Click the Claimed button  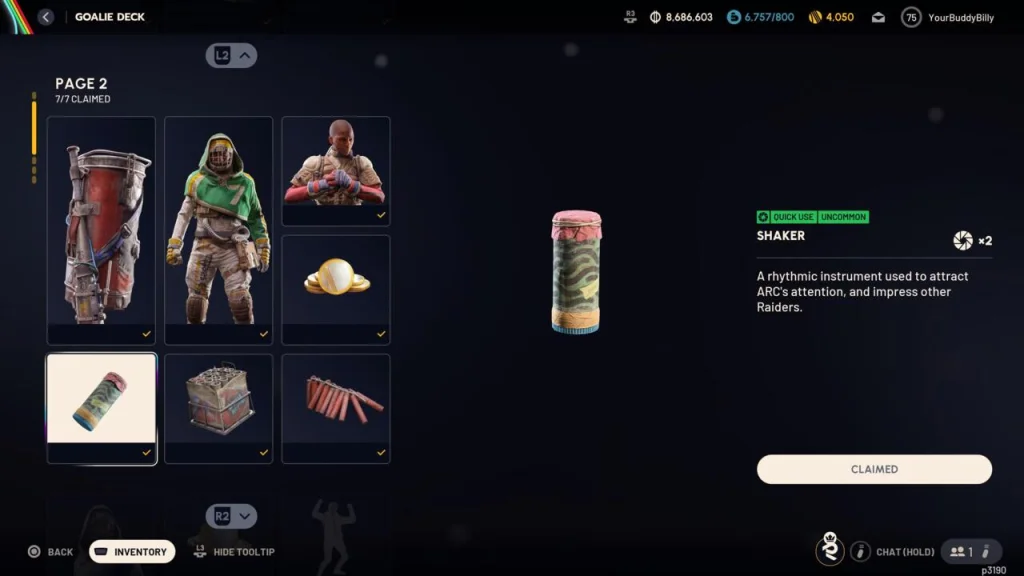tap(874, 469)
